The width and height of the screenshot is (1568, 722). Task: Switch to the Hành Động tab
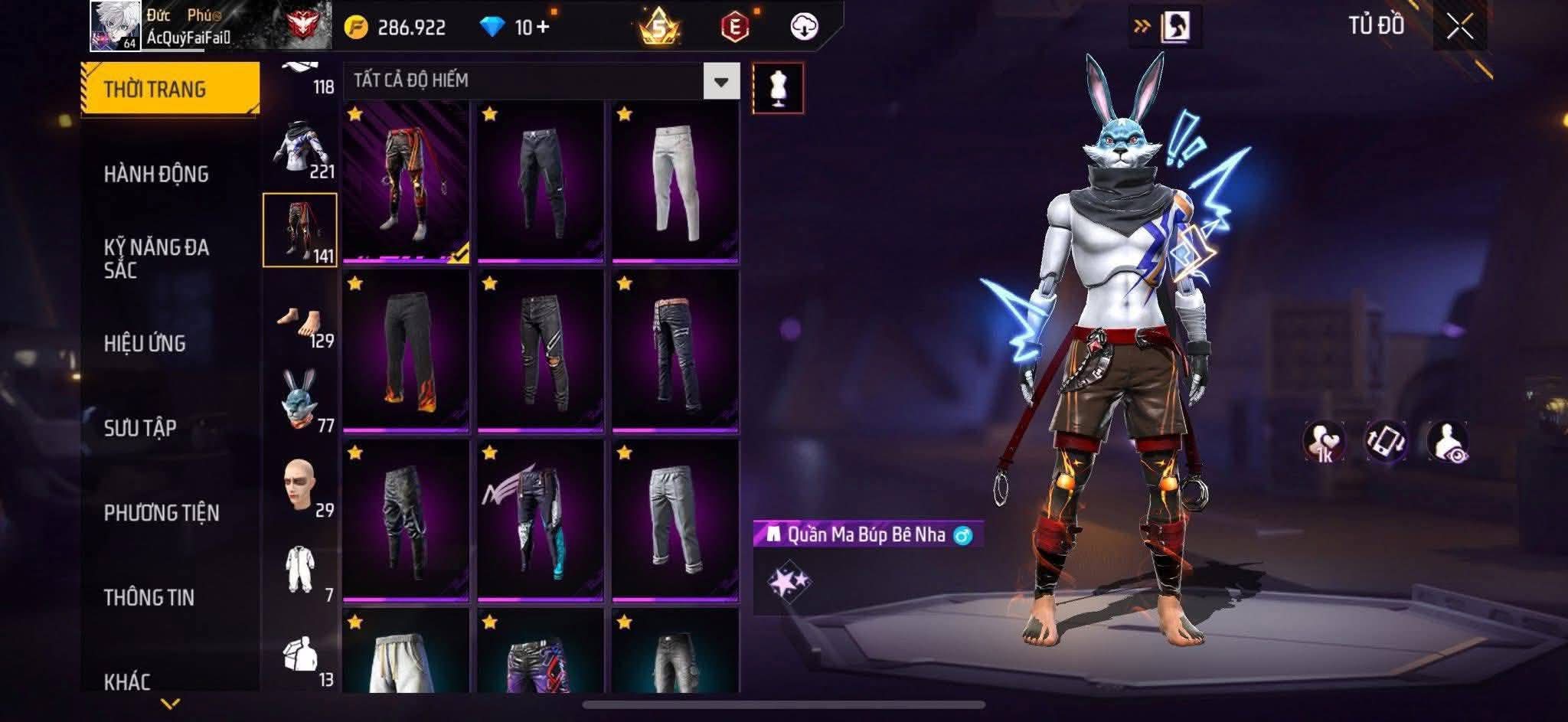coord(156,175)
